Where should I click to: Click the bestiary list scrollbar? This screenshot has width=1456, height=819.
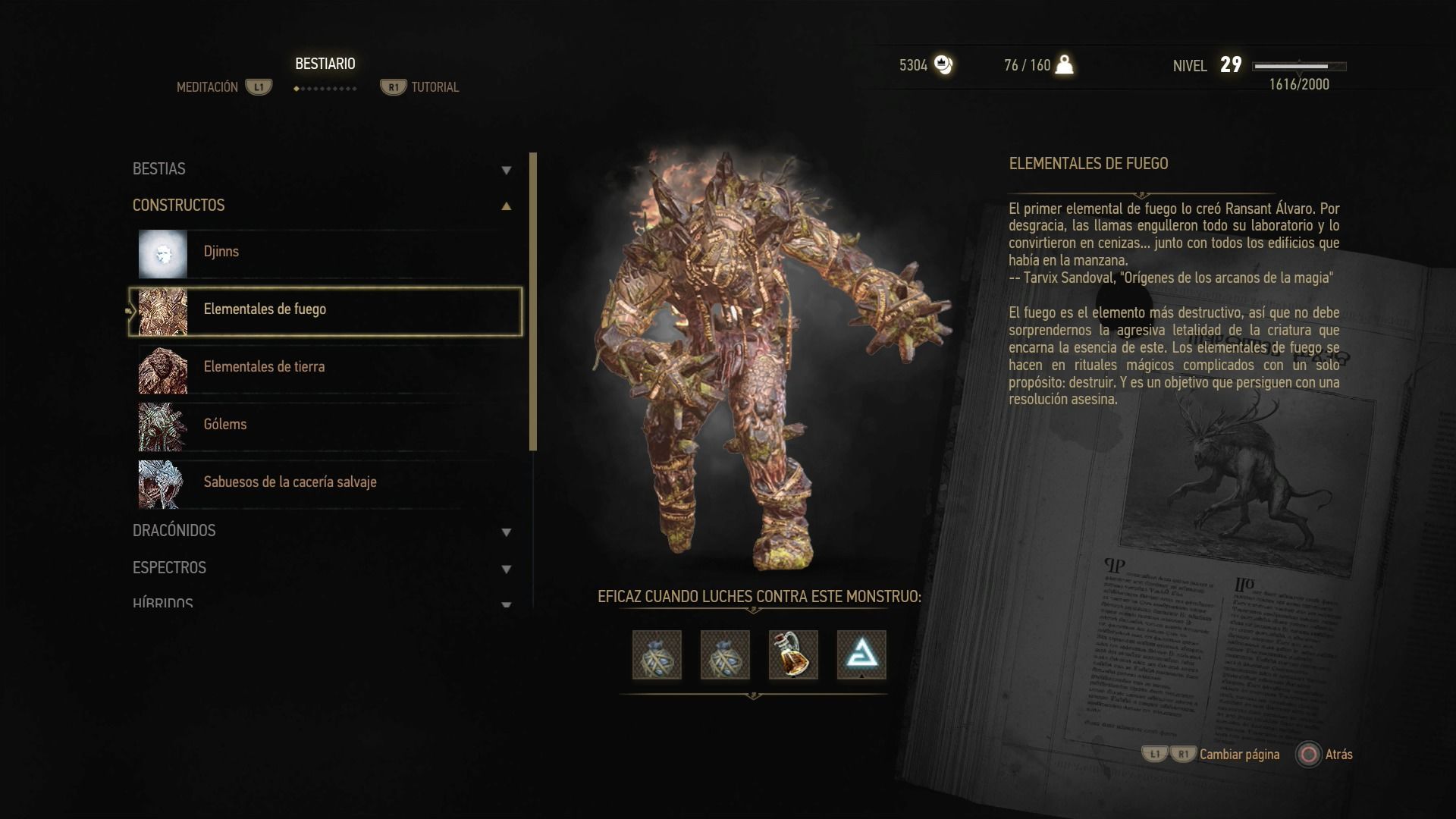(533, 302)
